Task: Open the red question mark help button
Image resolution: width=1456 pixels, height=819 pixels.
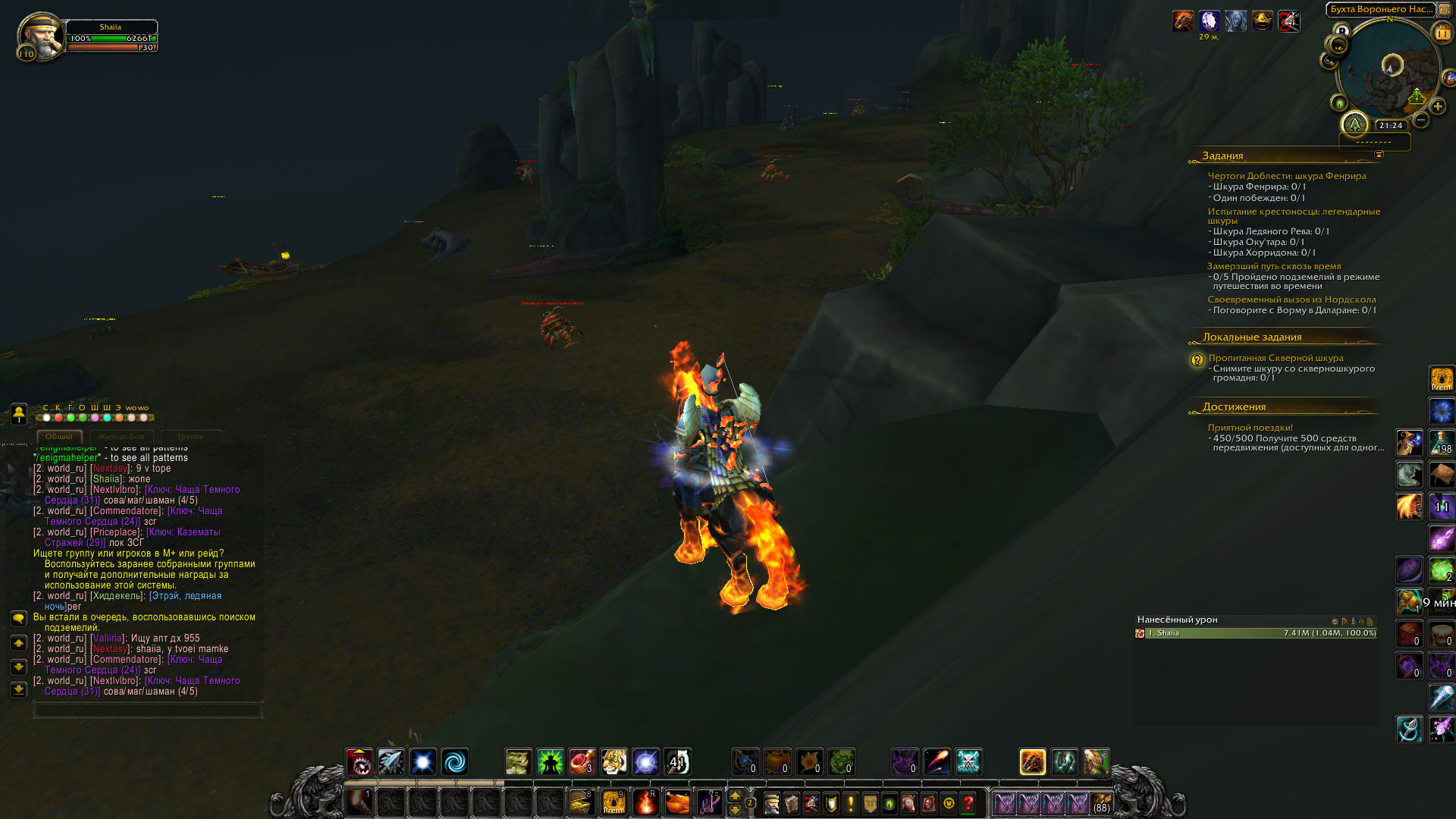Action: (x=968, y=802)
